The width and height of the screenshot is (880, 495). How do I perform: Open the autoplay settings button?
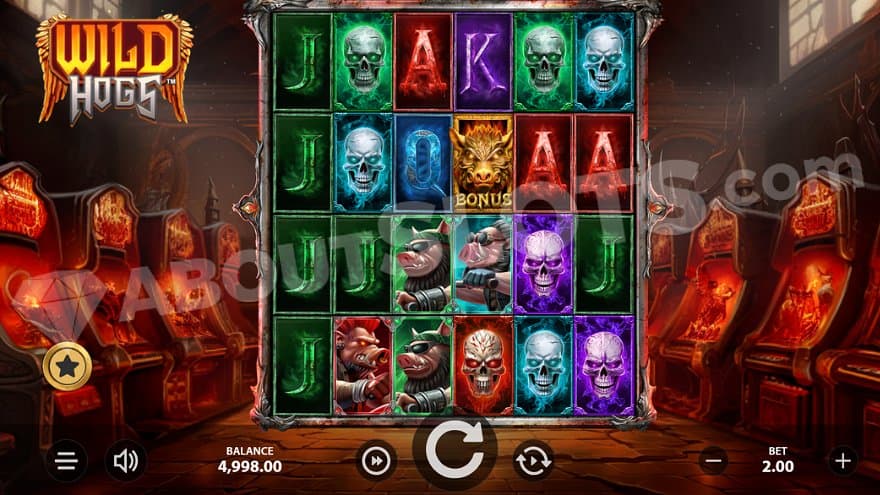tap(533, 461)
